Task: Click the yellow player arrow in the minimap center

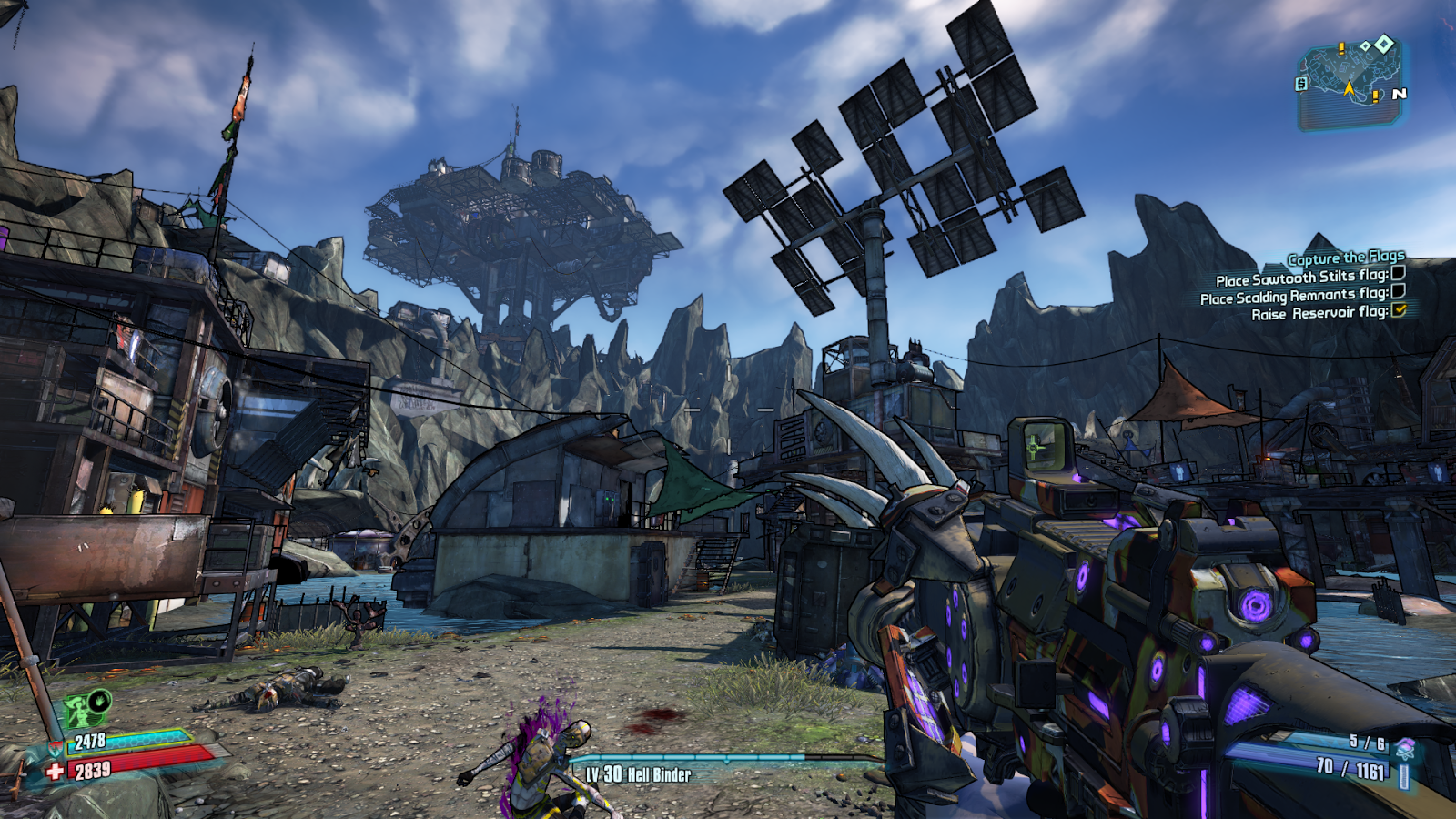Action: point(1350,88)
